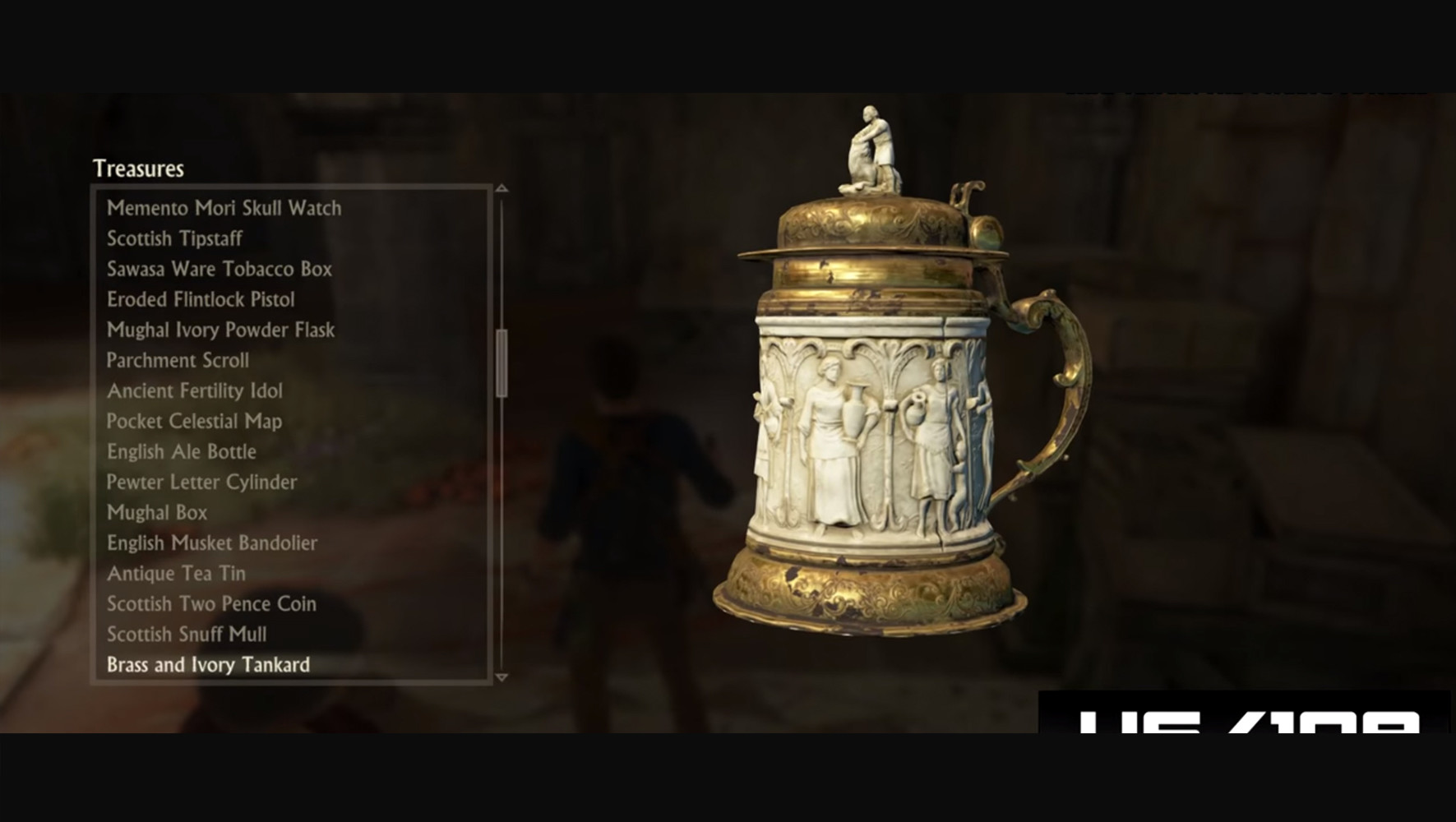Select the Scottish Tipstaff entry

coord(174,238)
